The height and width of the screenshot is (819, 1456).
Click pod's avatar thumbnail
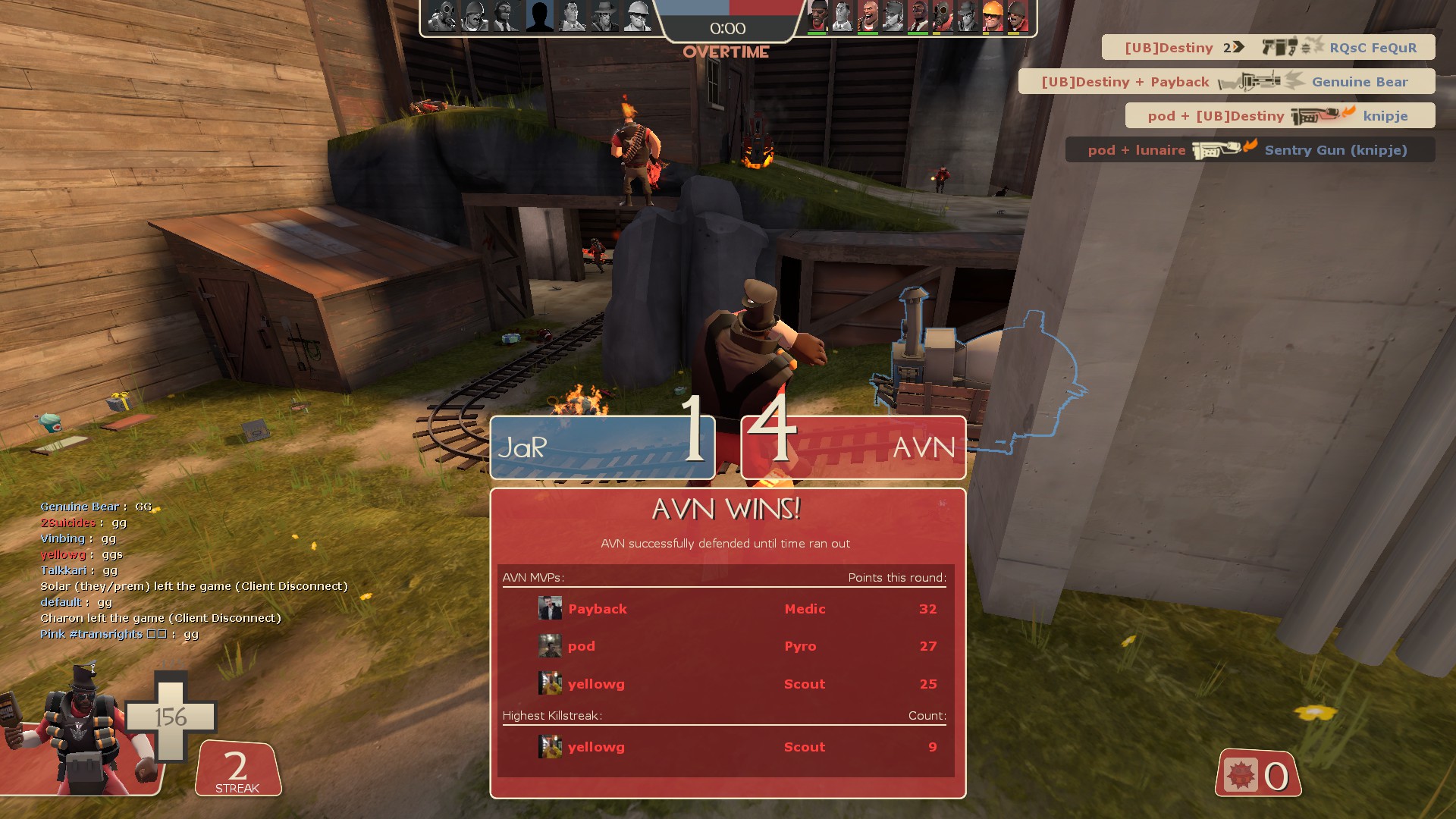pos(550,646)
